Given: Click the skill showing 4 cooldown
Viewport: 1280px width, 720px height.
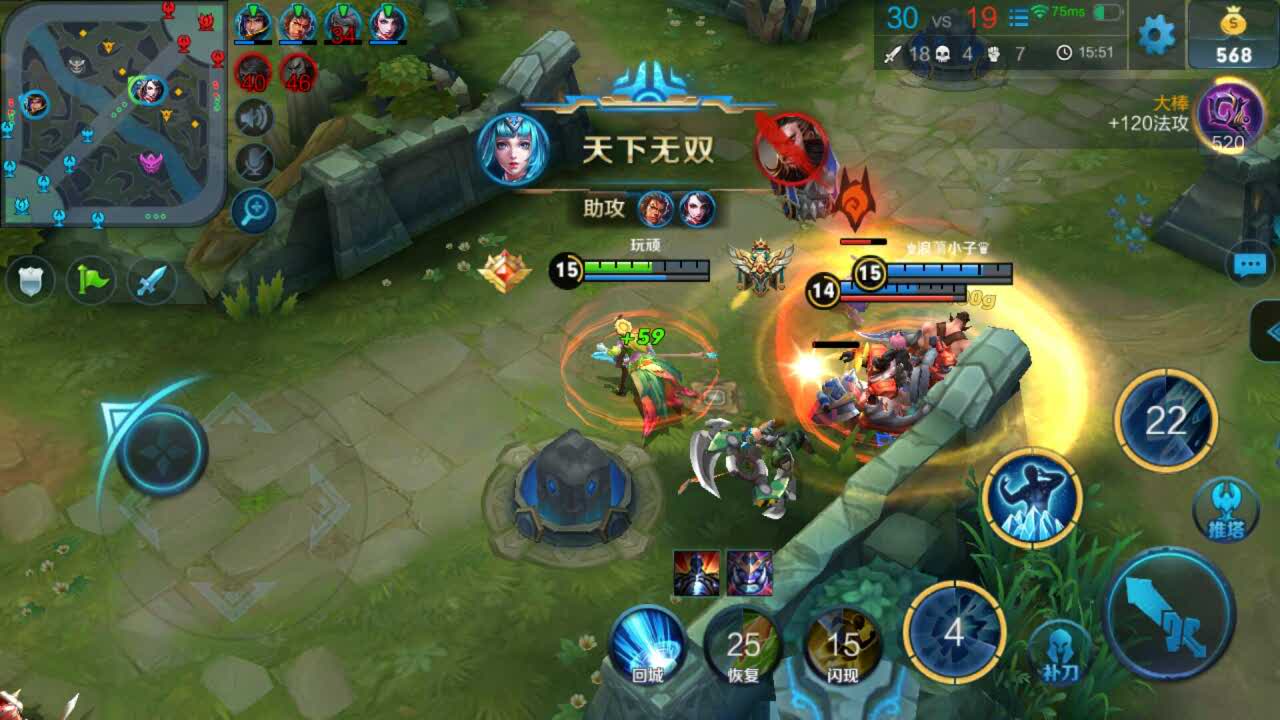Looking at the screenshot, I should point(954,632).
